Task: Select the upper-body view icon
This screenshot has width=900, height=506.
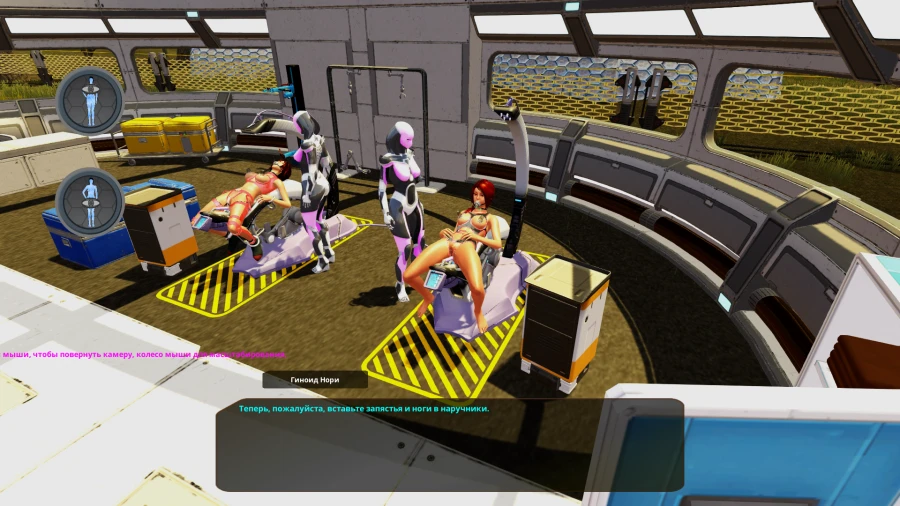Action: pyautogui.click(x=90, y=100)
